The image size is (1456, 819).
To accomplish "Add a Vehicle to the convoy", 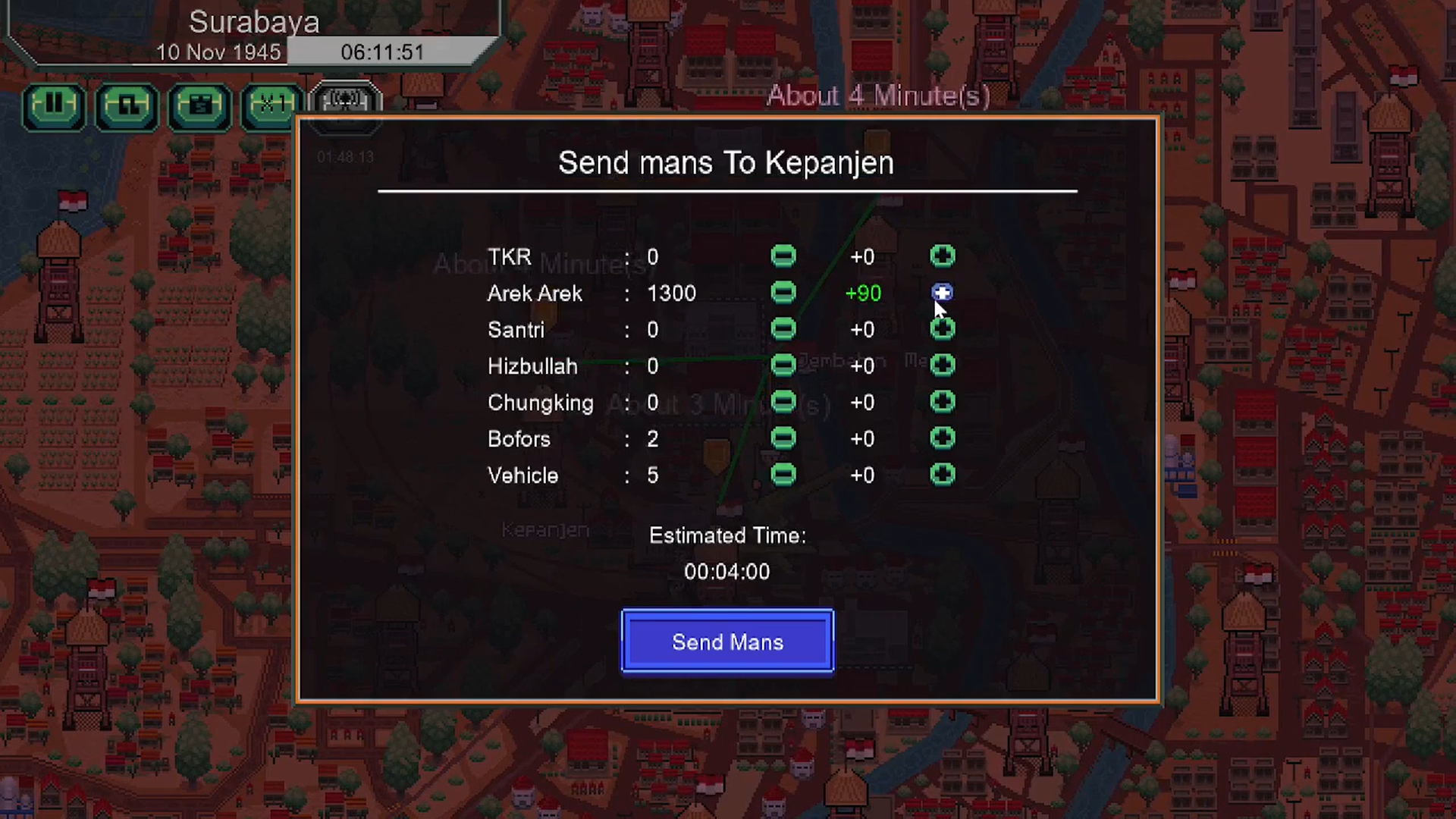I will [942, 475].
